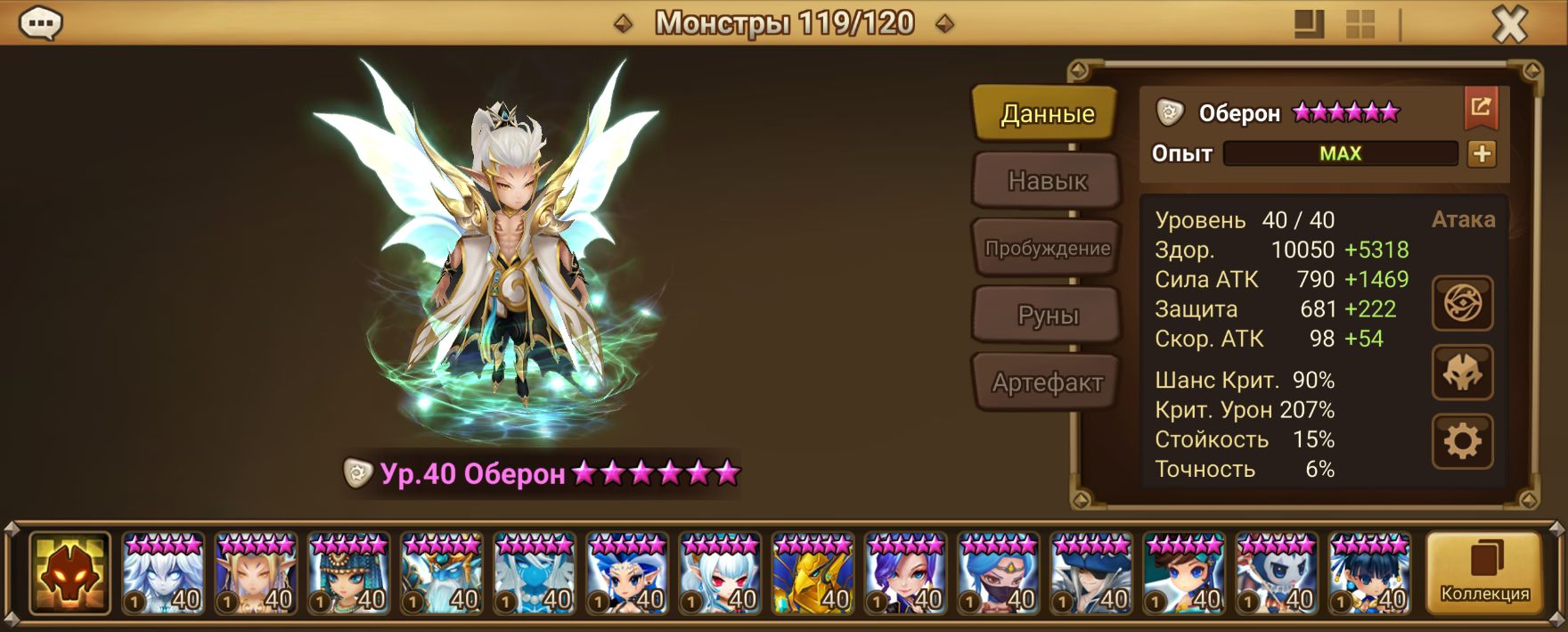Go to the Артефакт tab
1568x632 pixels.
coord(1047,383)
